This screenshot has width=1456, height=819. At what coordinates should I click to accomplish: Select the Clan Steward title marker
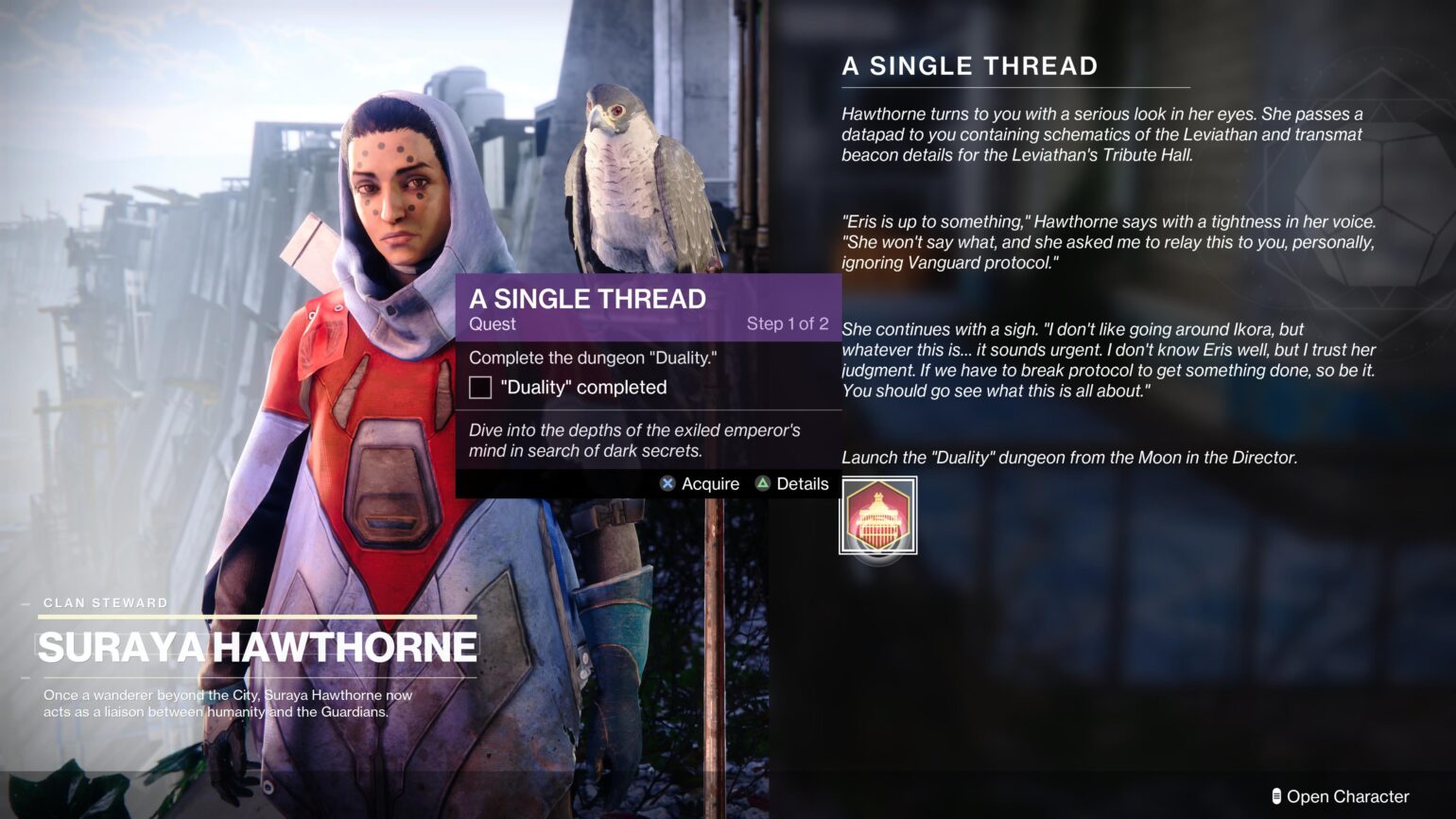[104, 602]
